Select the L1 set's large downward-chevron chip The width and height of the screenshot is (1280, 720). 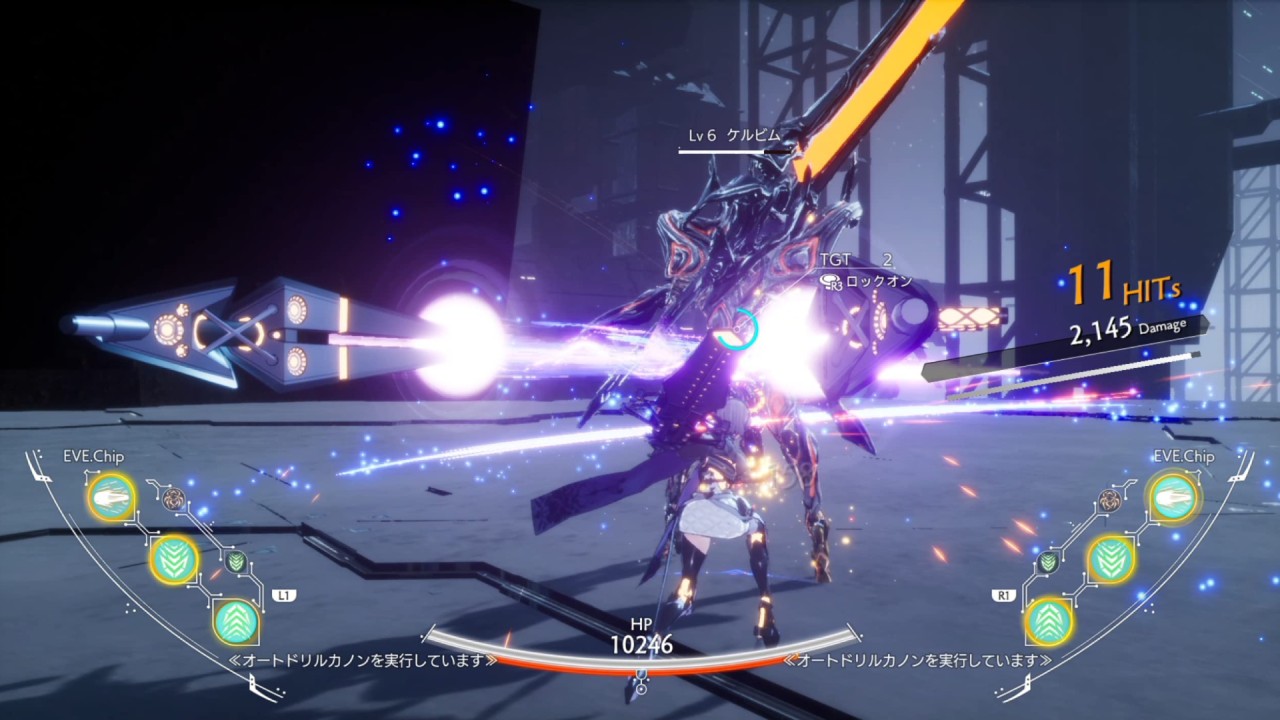(174, 559)
